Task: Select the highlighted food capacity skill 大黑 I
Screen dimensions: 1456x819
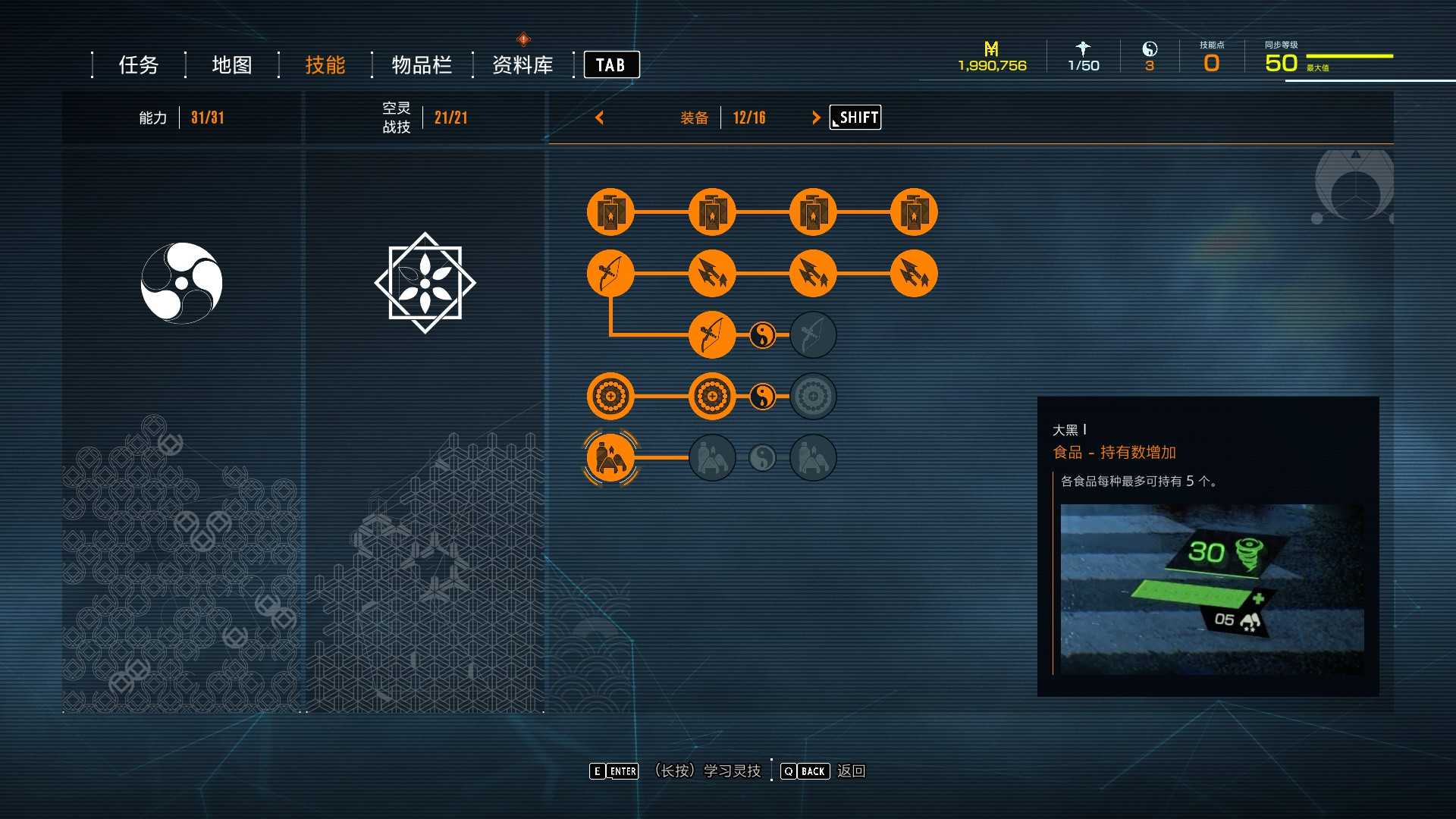Action: click(x=611, y=457)
